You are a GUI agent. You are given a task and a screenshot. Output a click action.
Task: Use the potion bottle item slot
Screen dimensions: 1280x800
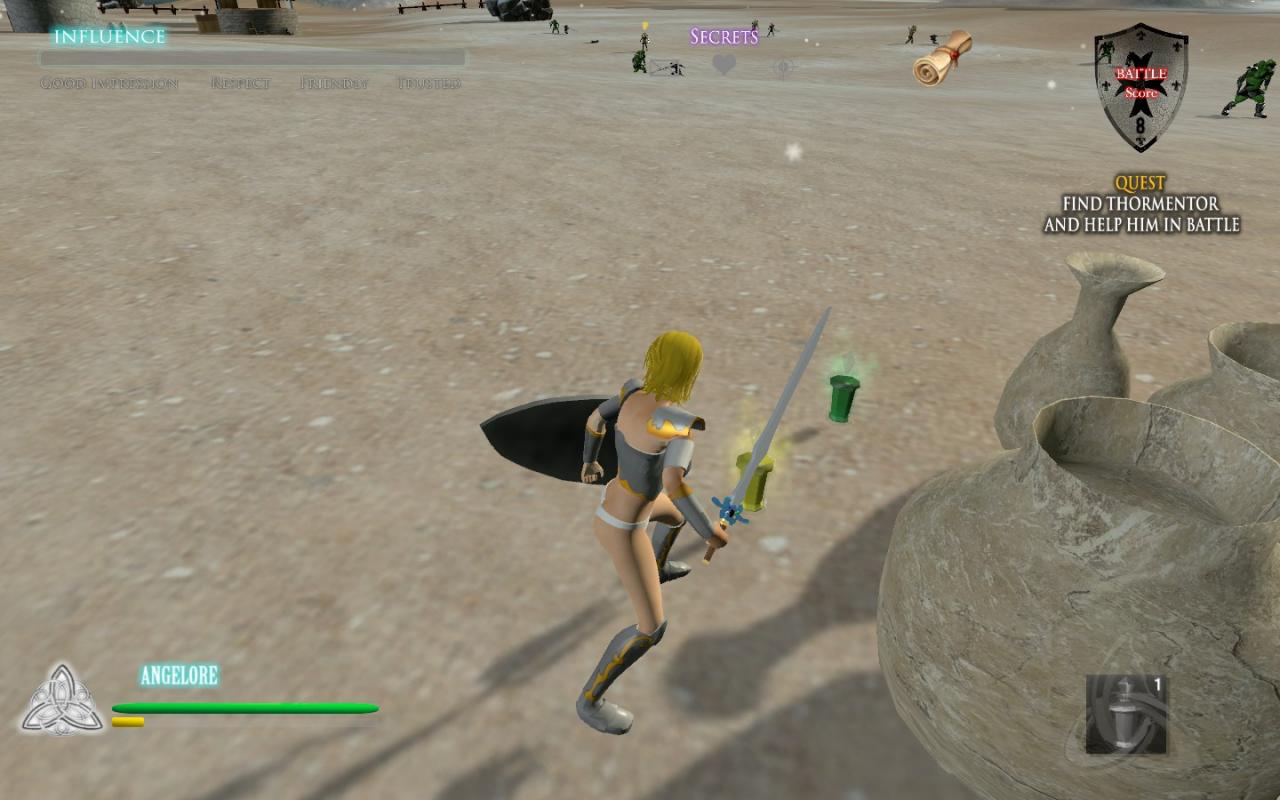1127,714
